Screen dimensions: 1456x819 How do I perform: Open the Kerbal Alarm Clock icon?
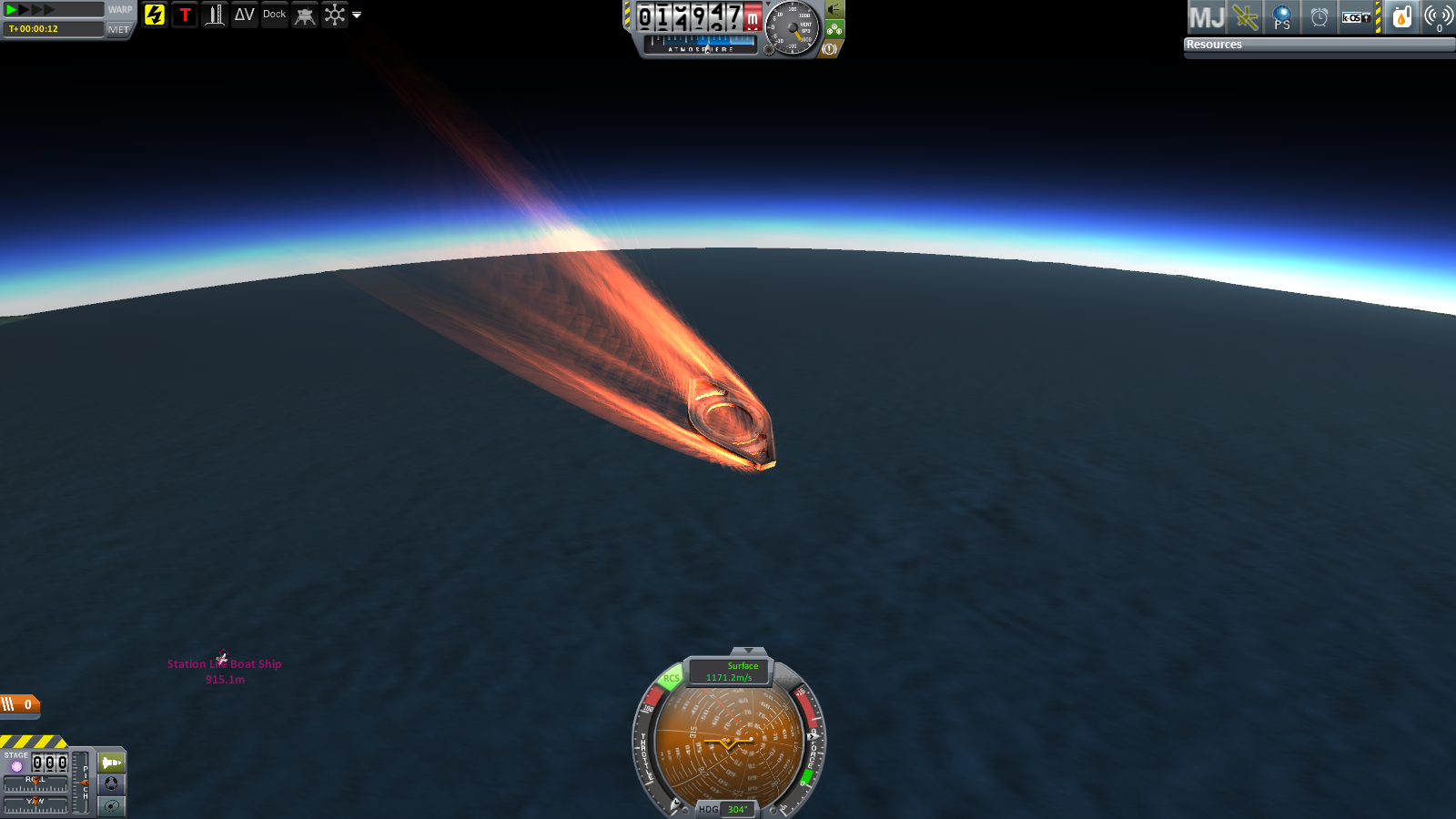click(1319, 17)
